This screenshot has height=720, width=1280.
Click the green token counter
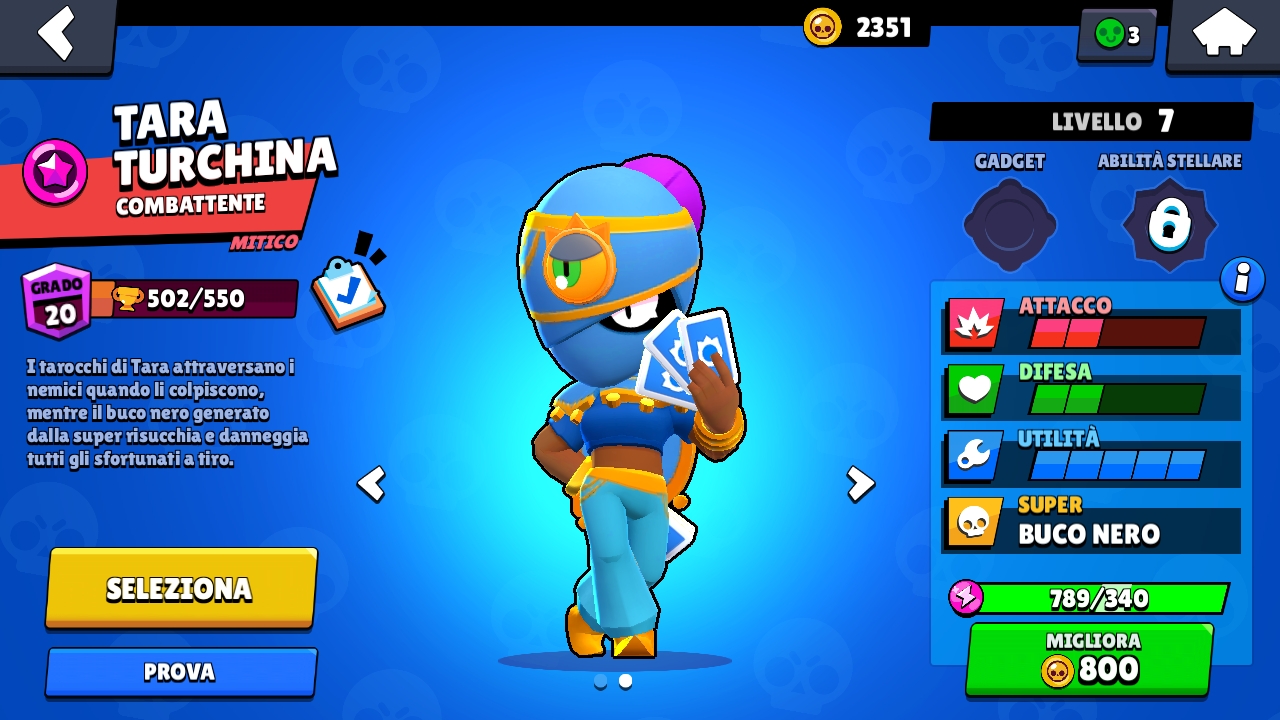click(x=1115, y=34)
